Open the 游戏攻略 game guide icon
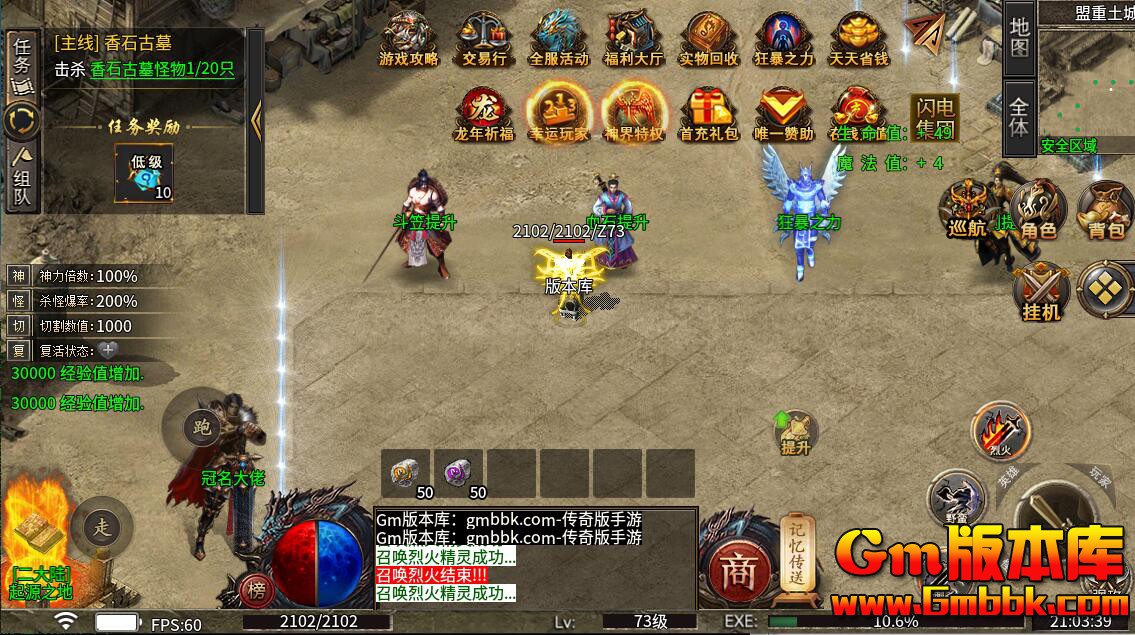The width and height of the screenshot is (1135, 635). (408, 38)
